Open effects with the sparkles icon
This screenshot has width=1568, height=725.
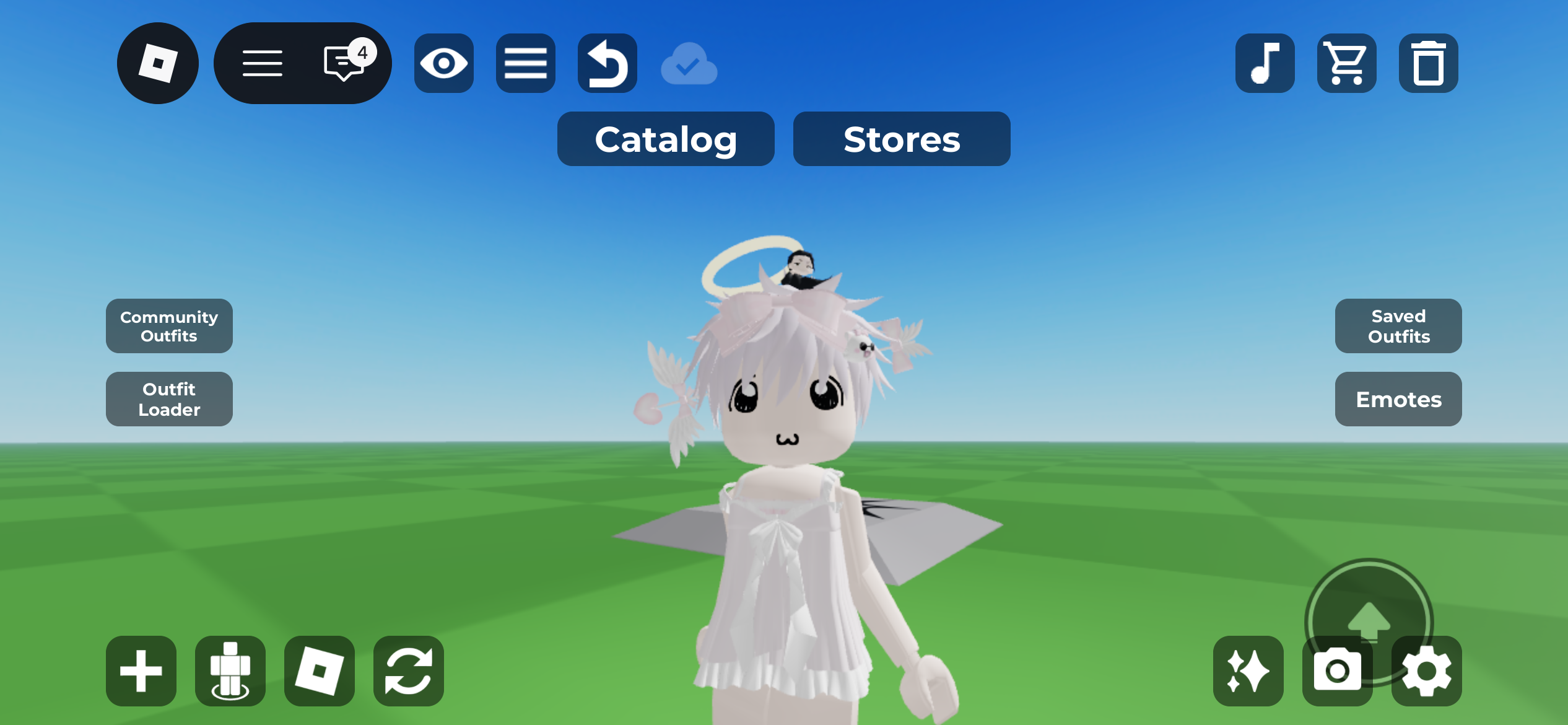pyautogui.click(x=1248, y=671)
